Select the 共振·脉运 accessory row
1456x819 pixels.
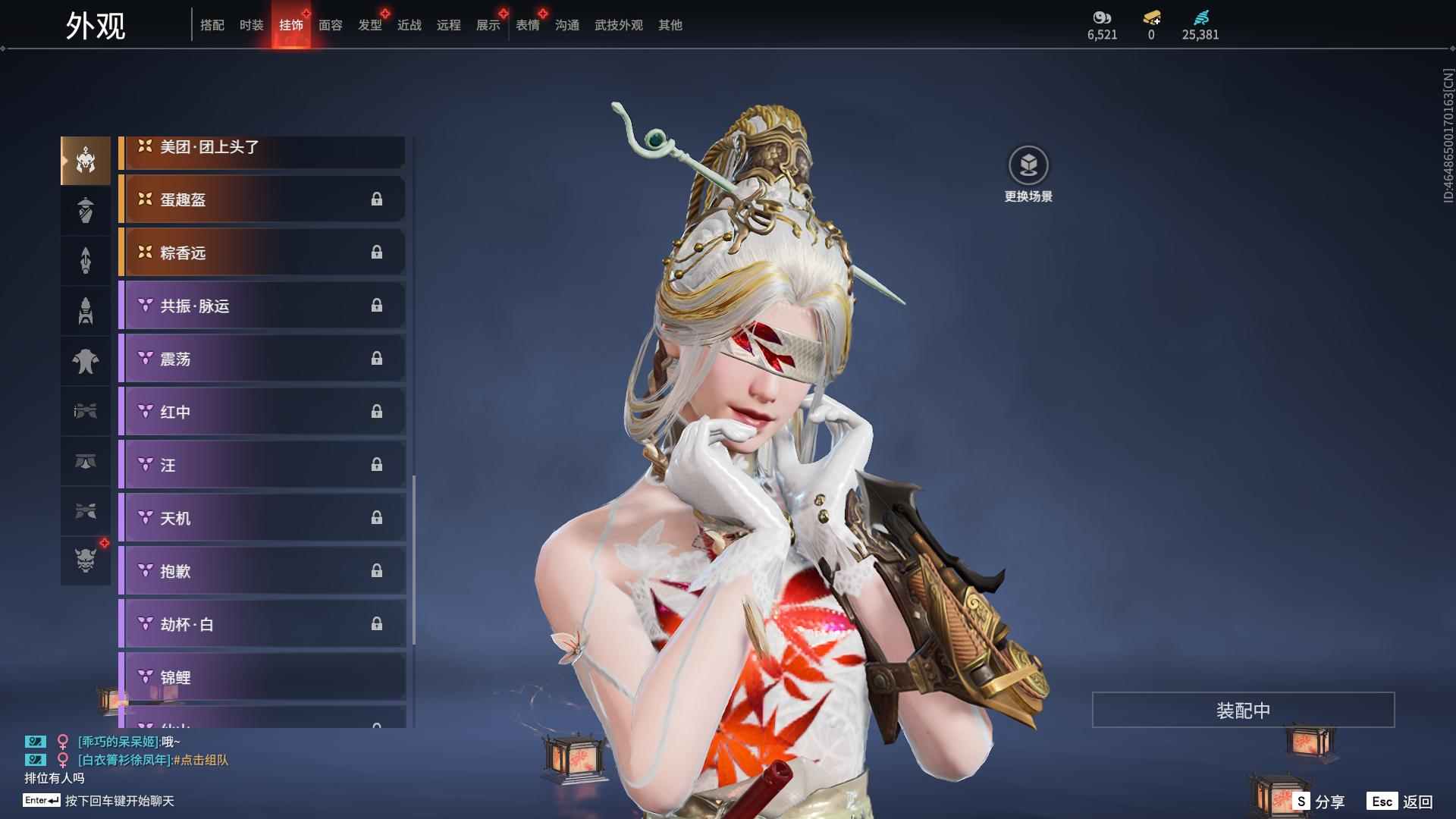click(x=262, y=306)
